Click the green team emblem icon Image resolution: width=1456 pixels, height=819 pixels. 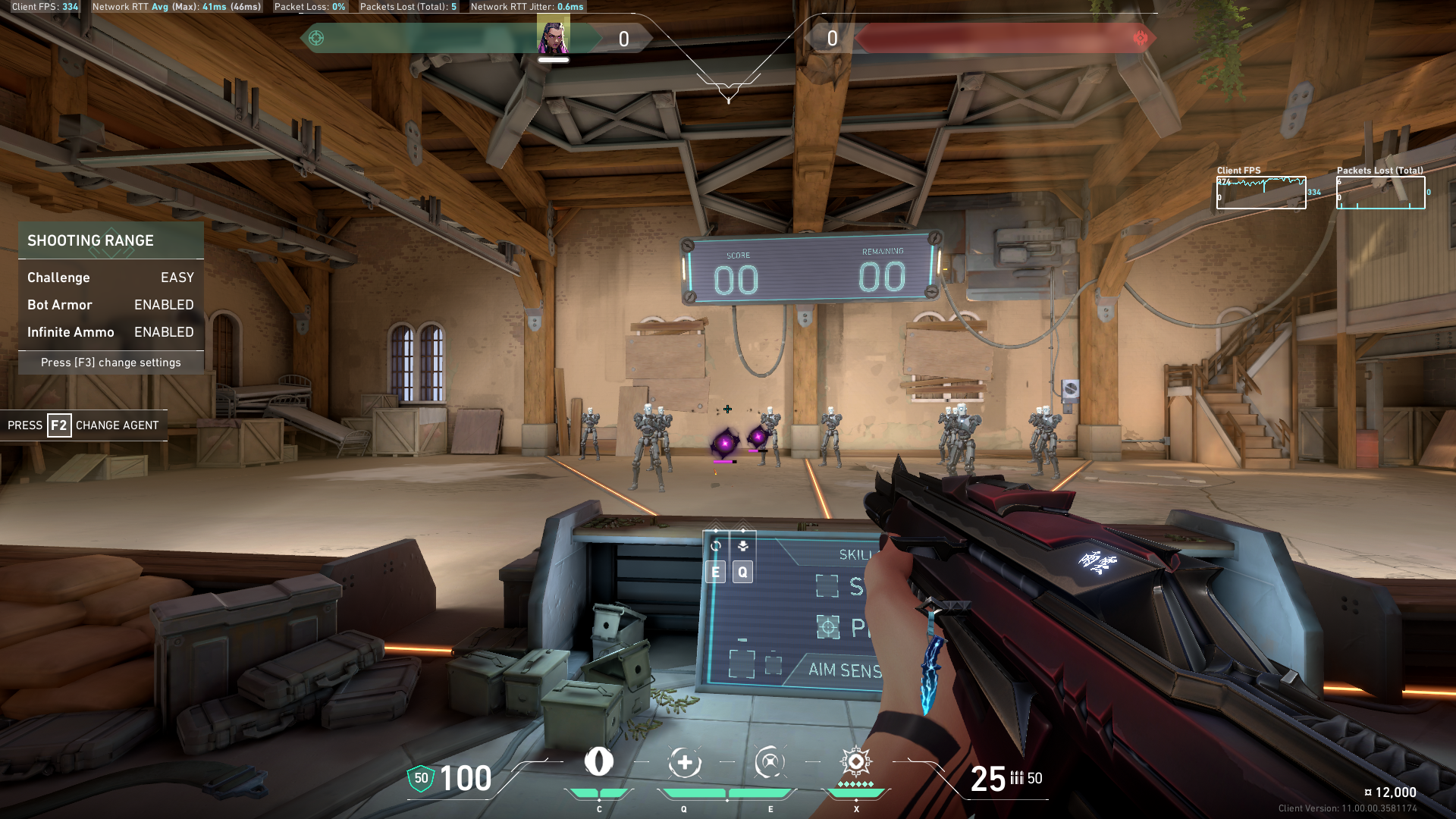(316, 38)
